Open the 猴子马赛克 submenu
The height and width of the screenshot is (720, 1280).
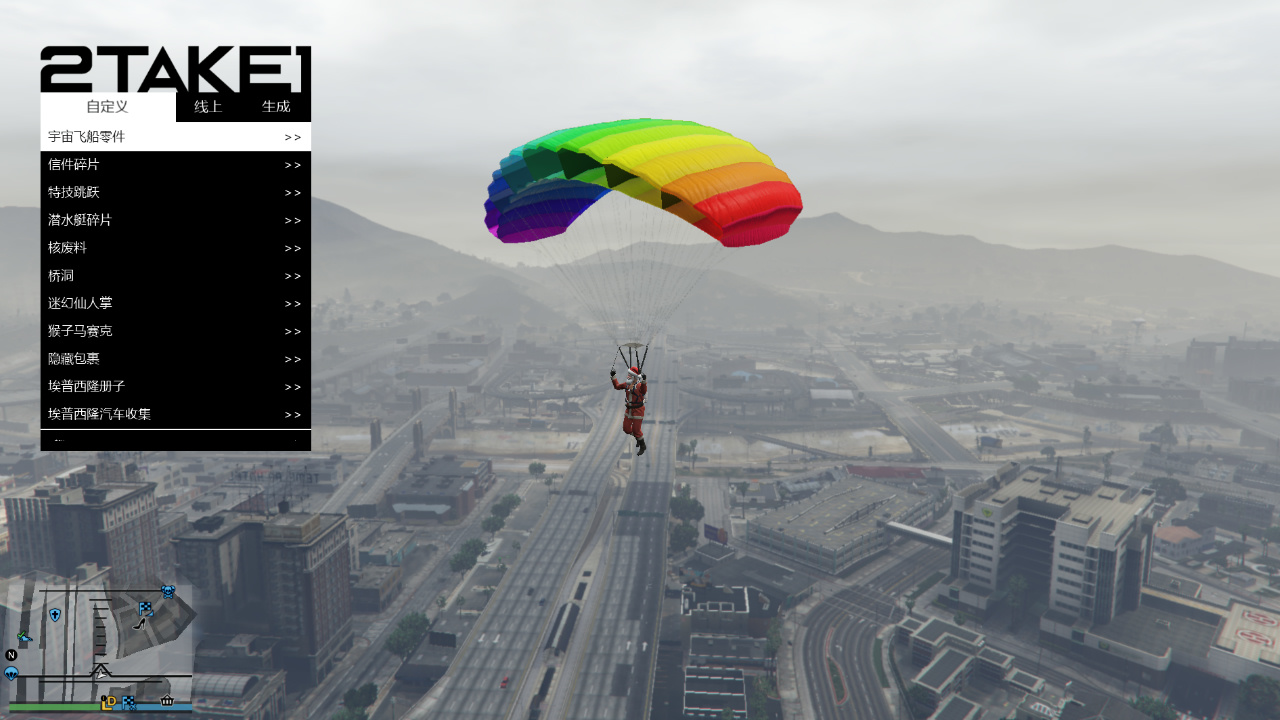tap(175, 331)
